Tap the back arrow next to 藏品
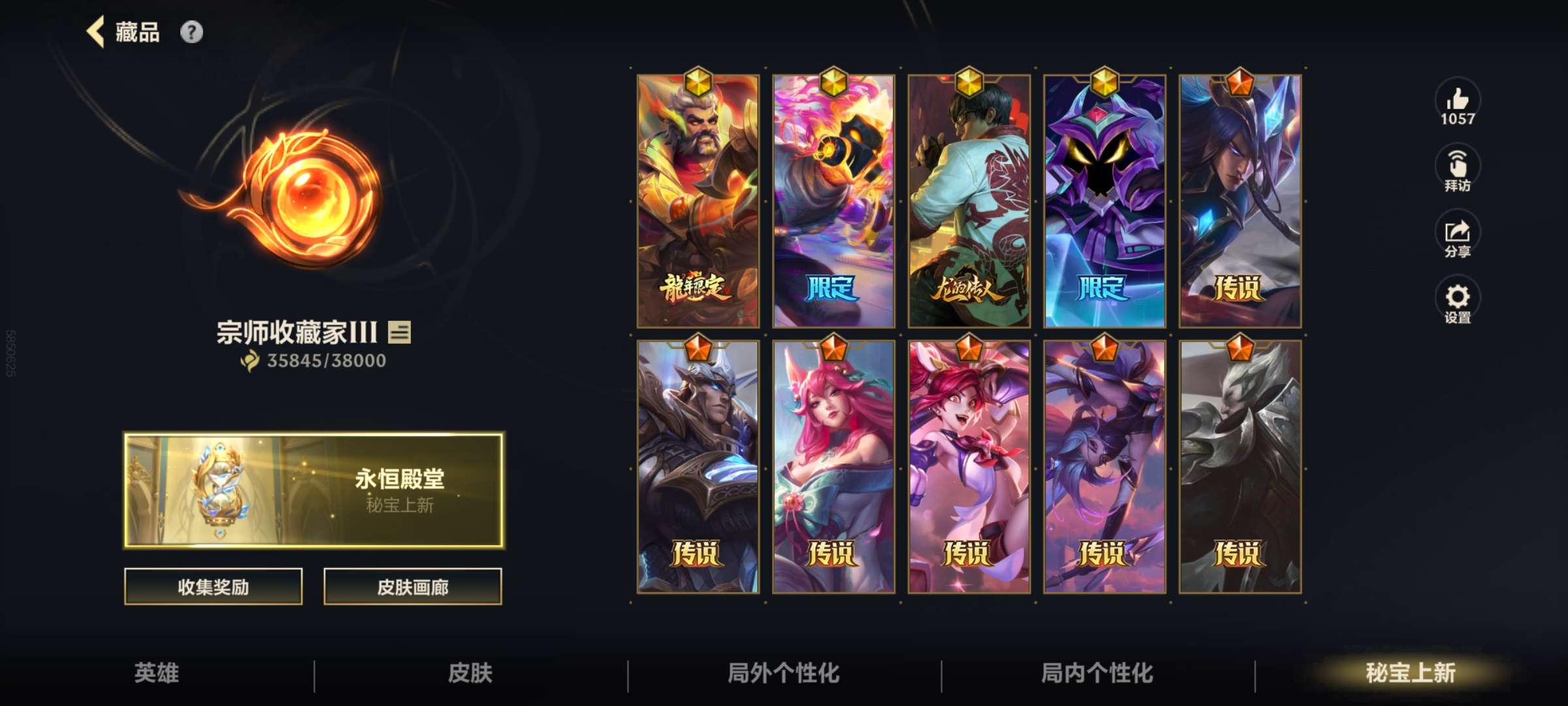Viewport: 1568px width, 706px height. [95, 31]
